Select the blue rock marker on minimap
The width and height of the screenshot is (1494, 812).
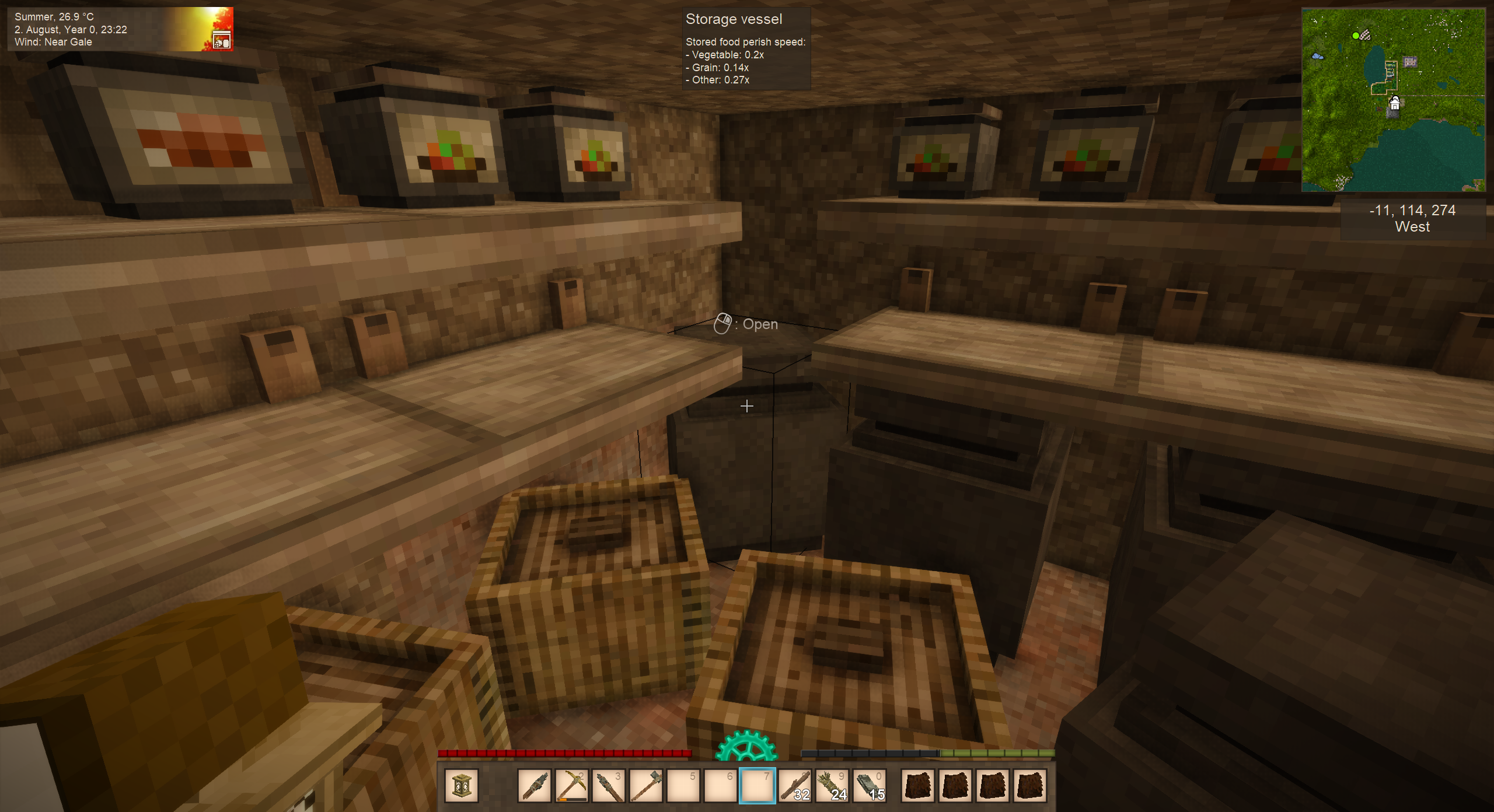click(1317, 57)
